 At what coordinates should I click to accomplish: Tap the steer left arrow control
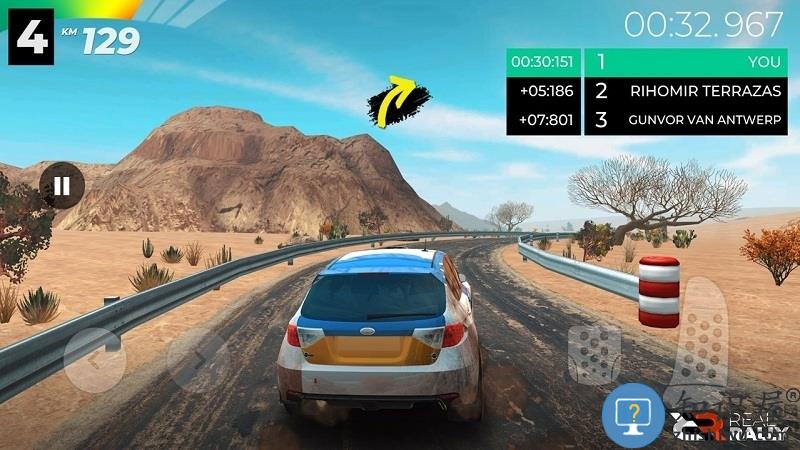[97, 360]
